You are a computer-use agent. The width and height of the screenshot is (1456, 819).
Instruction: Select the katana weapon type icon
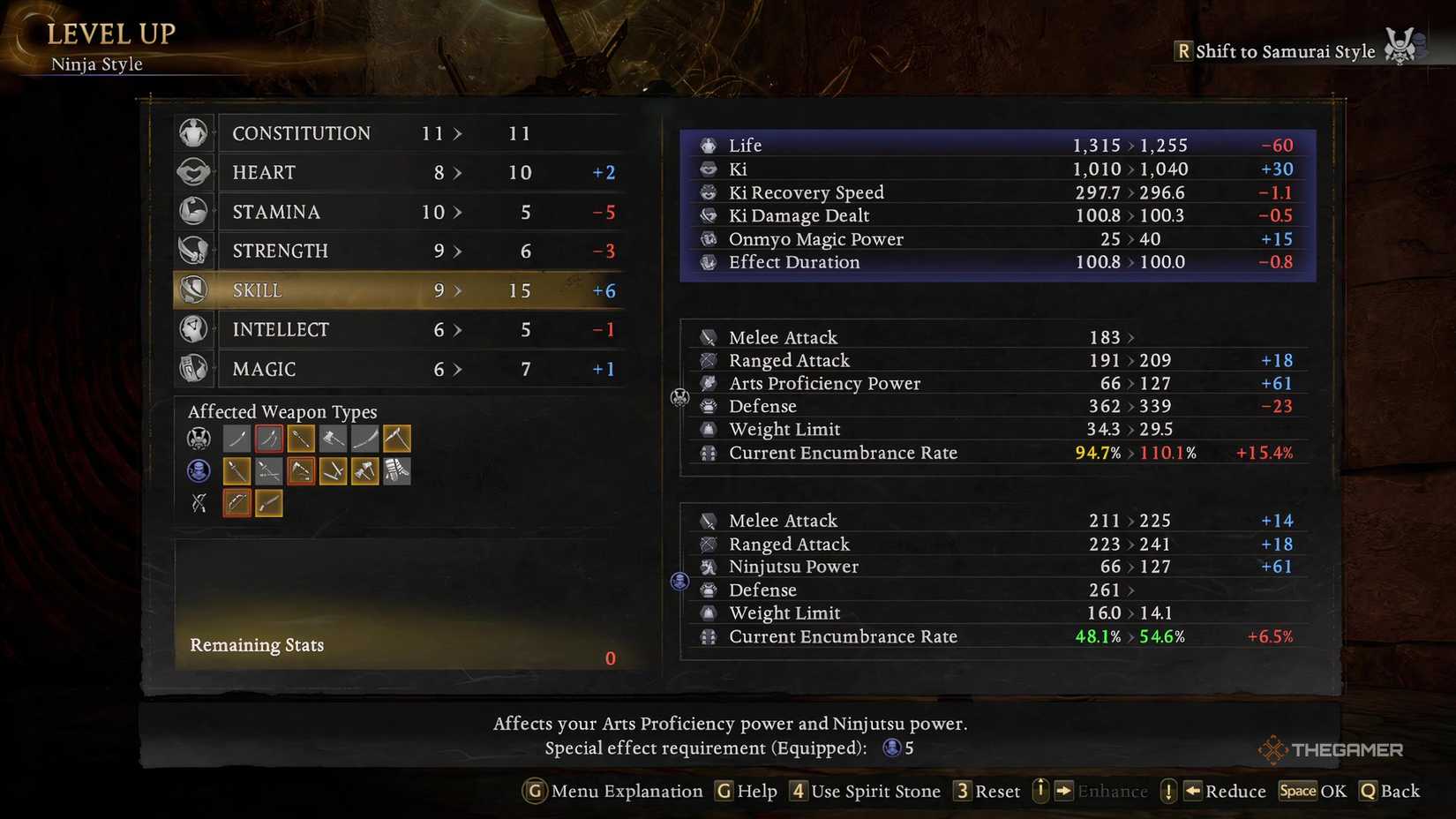(236, 438)
